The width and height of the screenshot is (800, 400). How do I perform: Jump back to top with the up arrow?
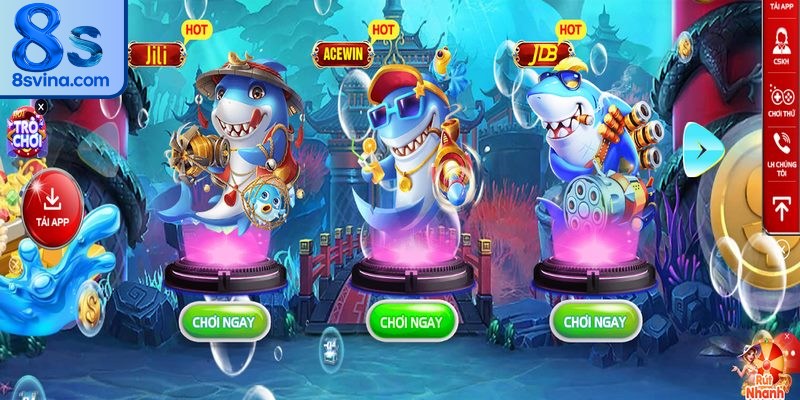(781, 205)
